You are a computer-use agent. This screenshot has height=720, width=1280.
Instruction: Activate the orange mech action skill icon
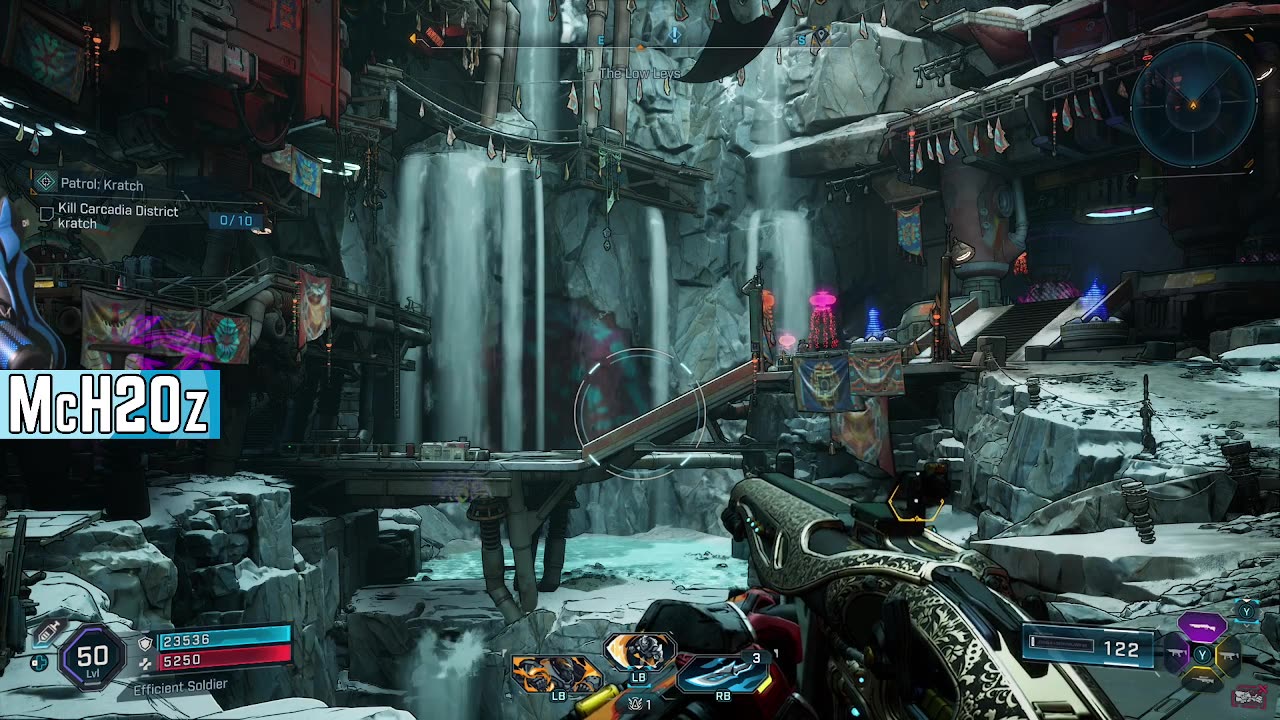(x=556, y=673)
